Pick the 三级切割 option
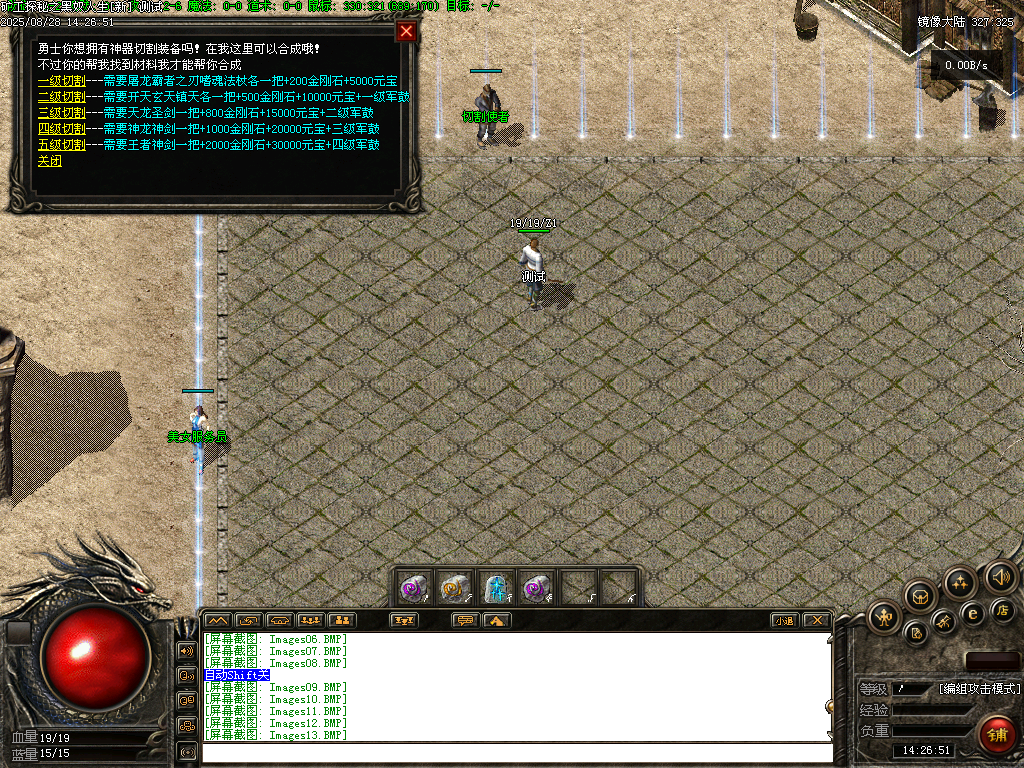1024x768 pixels. 61,113
